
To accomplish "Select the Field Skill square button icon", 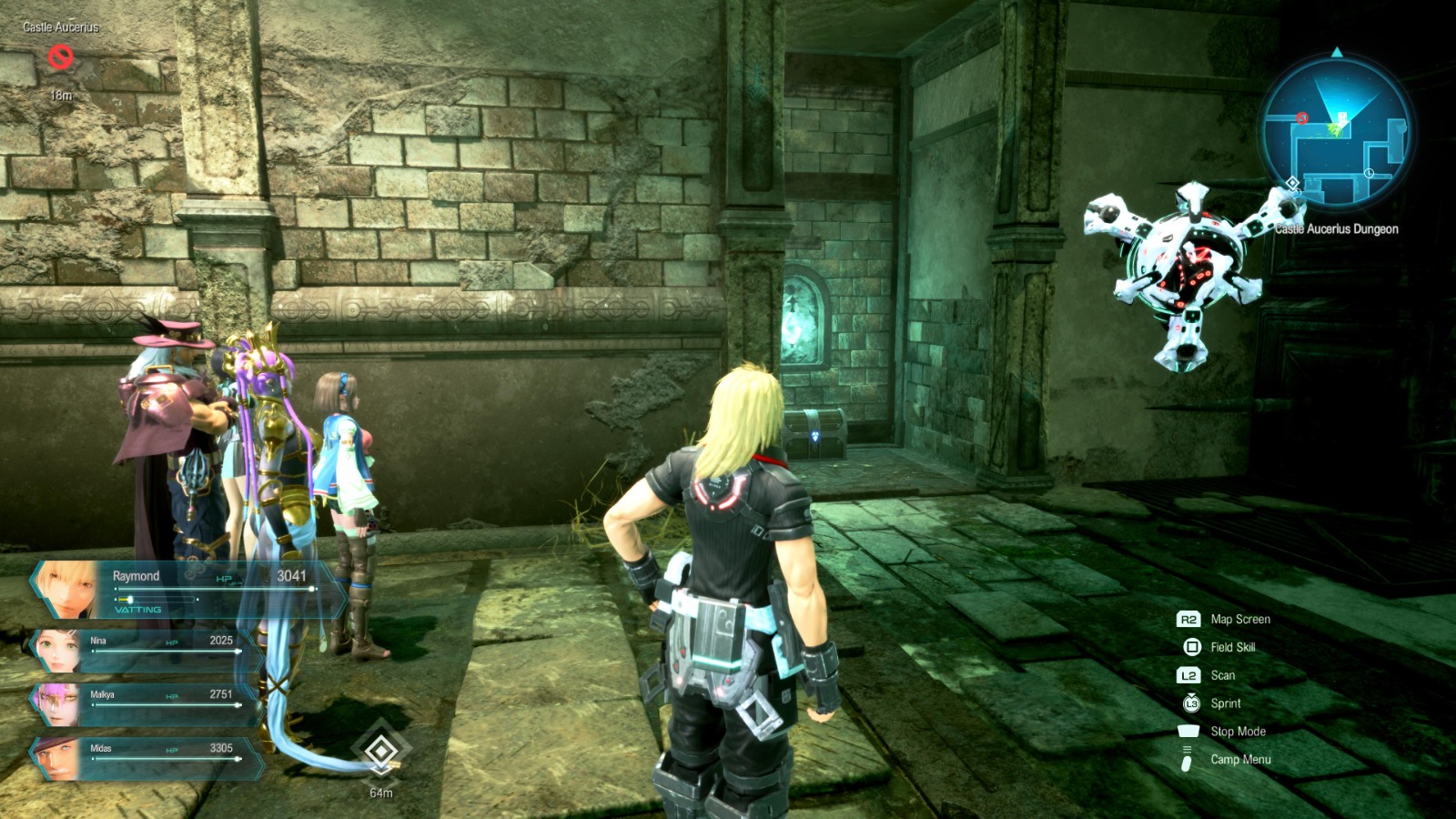I will coord(1192,648).
